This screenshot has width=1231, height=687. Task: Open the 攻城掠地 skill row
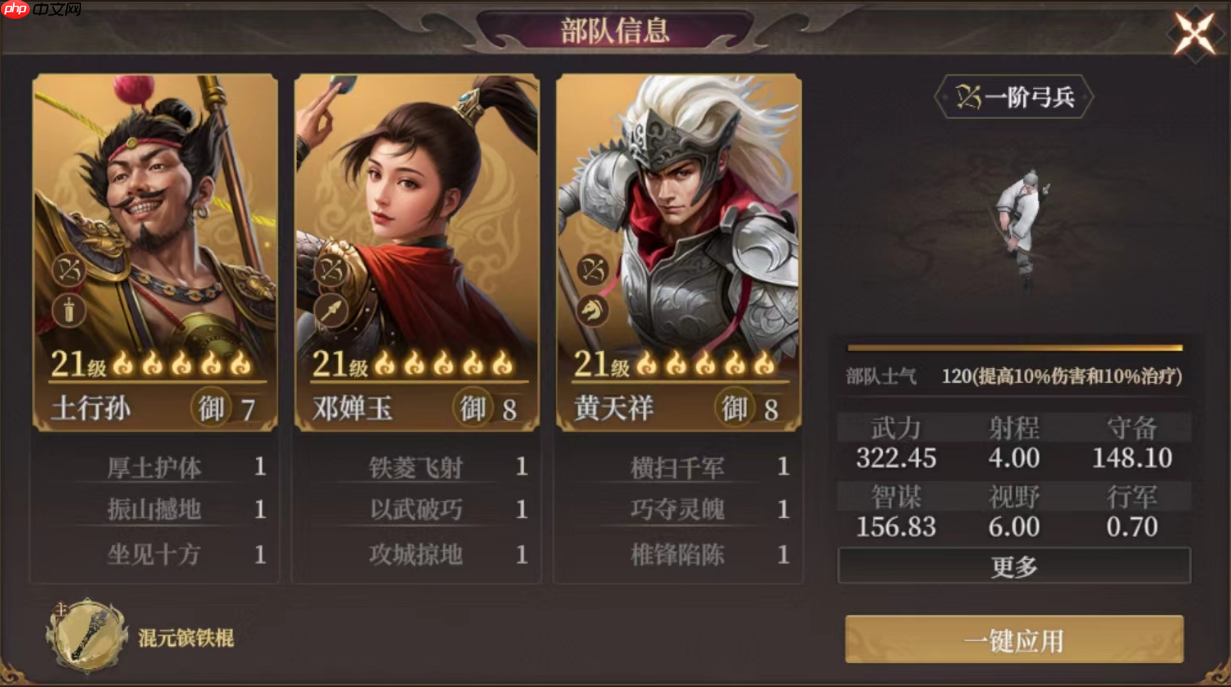coord(417,554)
